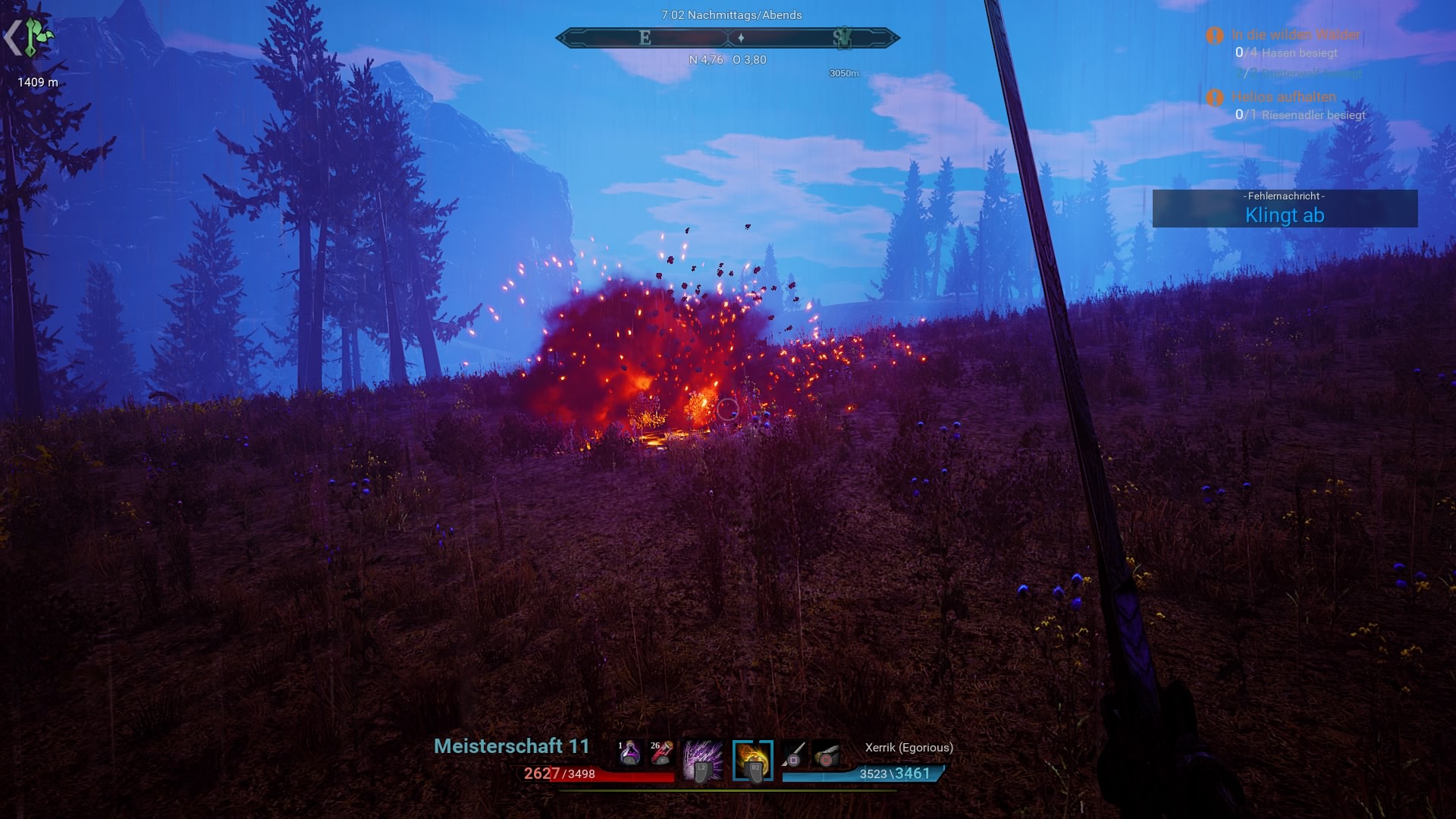Open the 'In die wilden Wälder' quest
This screenshot has height=819, width=1456.
[x=1295, y=35]
